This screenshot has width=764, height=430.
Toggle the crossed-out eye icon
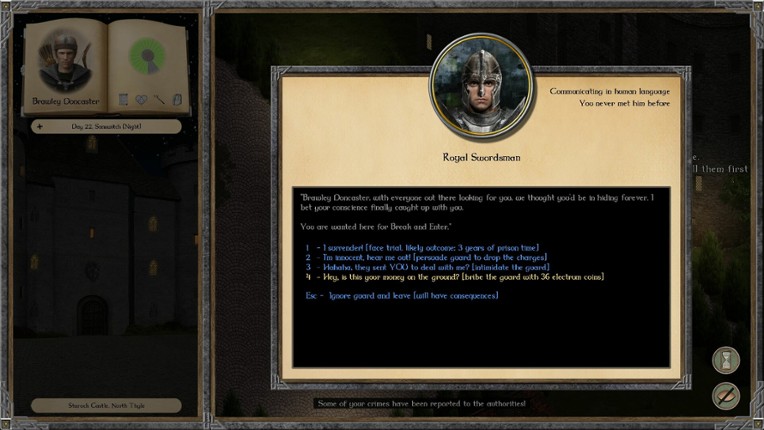726,396
